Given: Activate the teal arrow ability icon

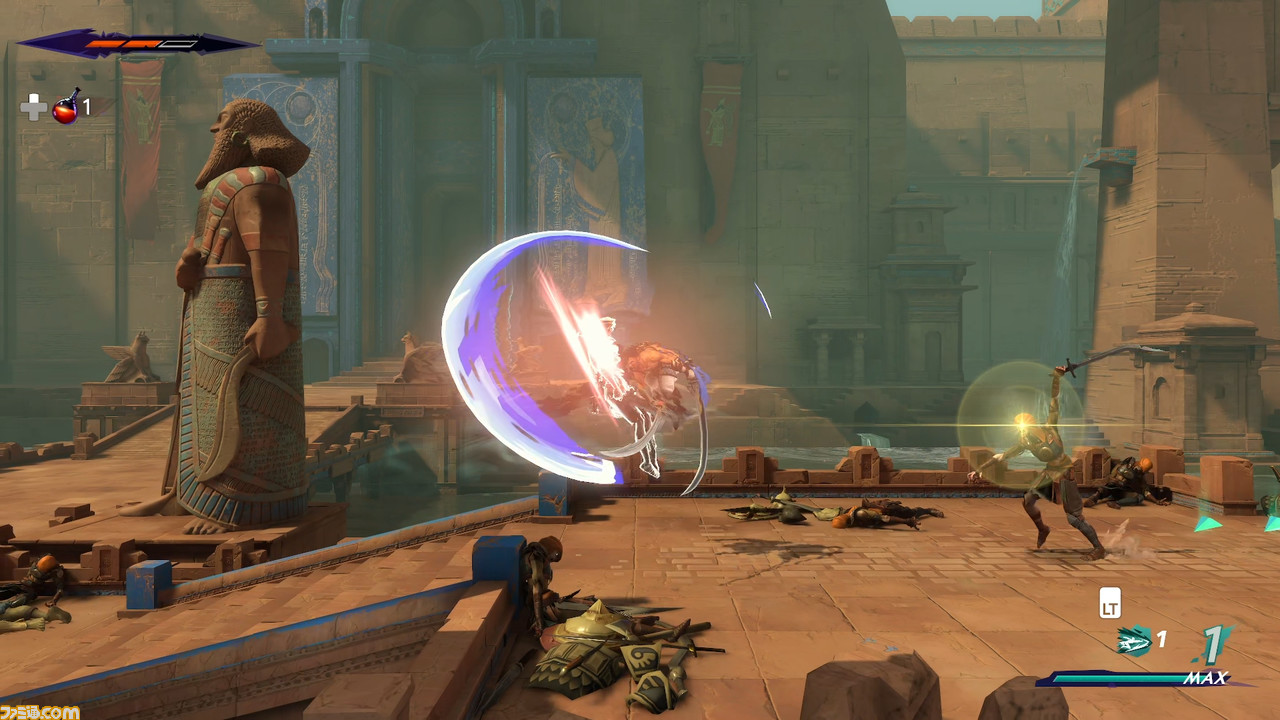Looking at the screenshot, I should click(x=1134, y=641).
